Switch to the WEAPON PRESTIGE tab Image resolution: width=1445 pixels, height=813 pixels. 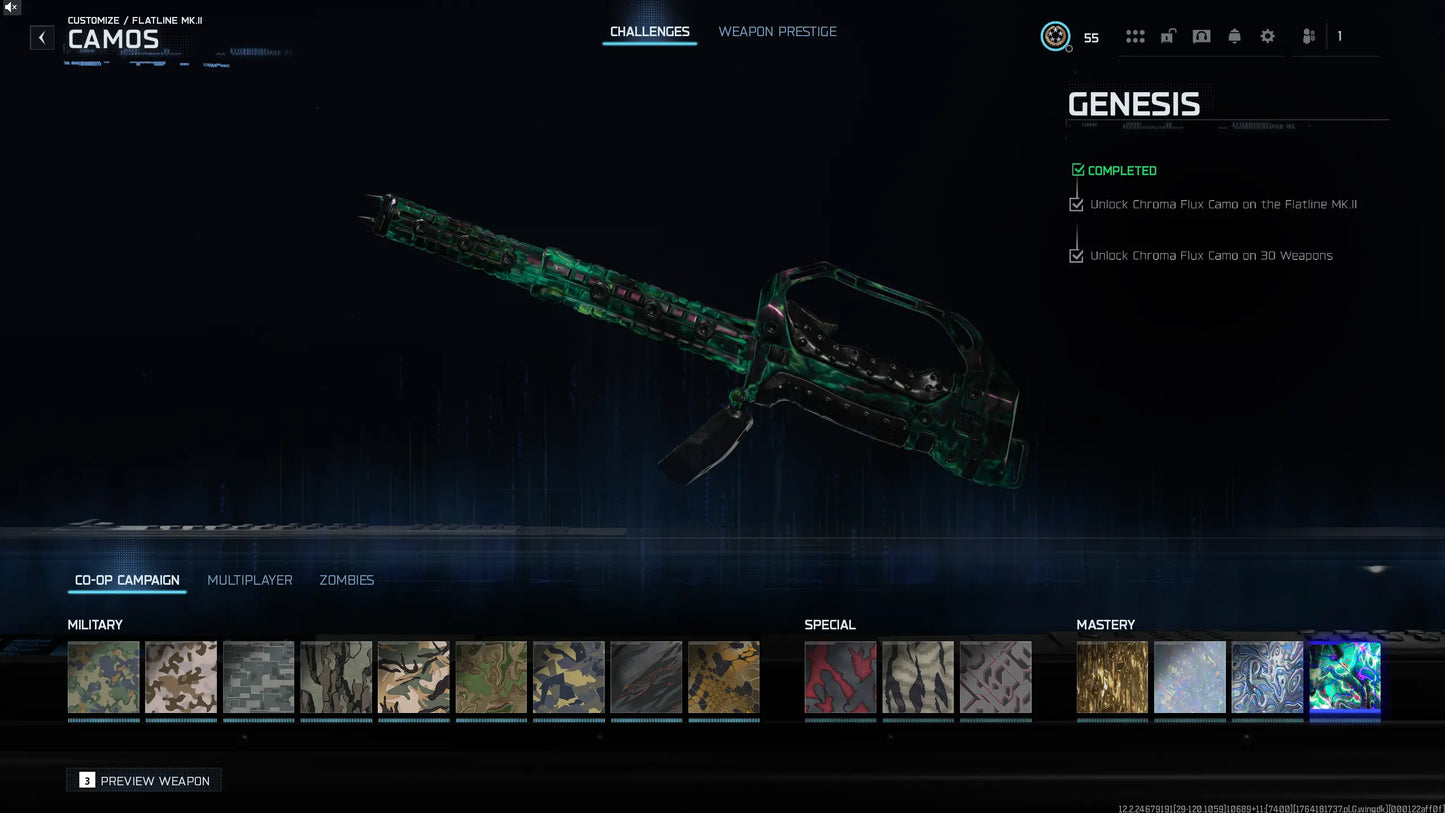777,31
